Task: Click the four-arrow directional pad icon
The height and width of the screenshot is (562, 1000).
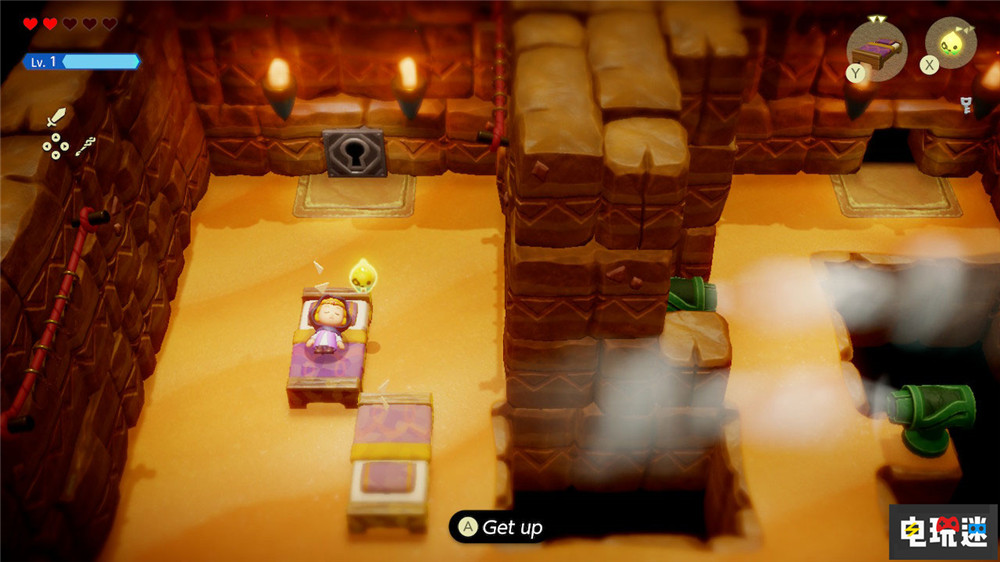Action: point(55,147)
